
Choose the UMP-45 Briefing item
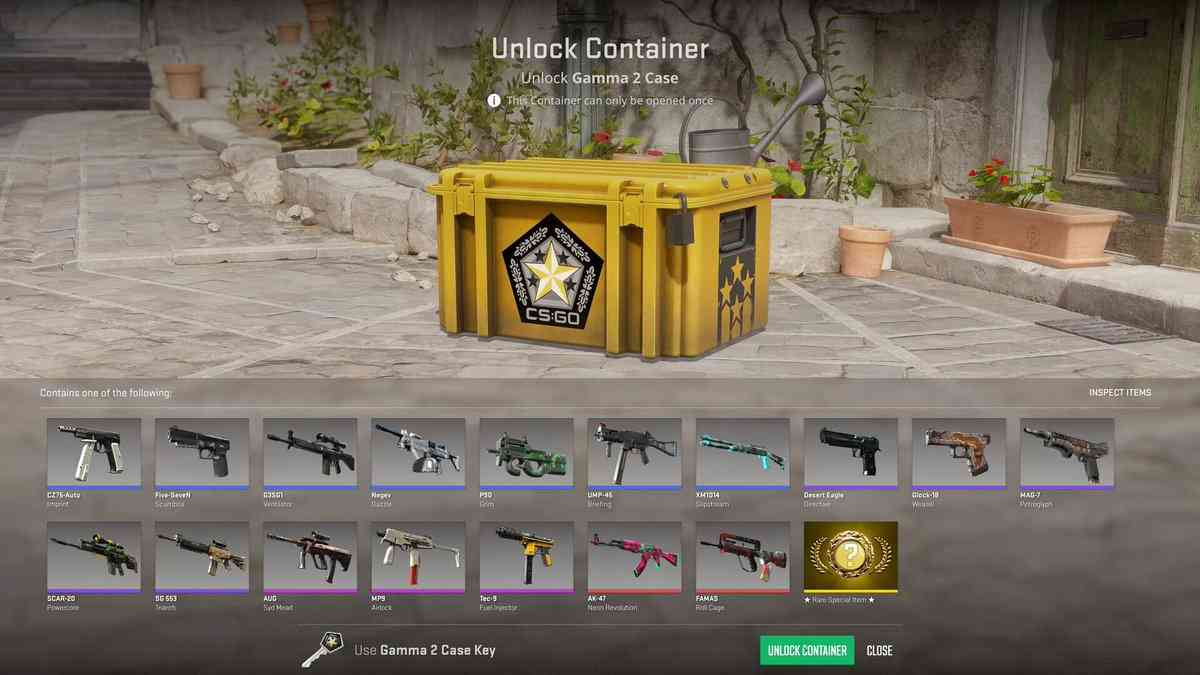(634, 453)
